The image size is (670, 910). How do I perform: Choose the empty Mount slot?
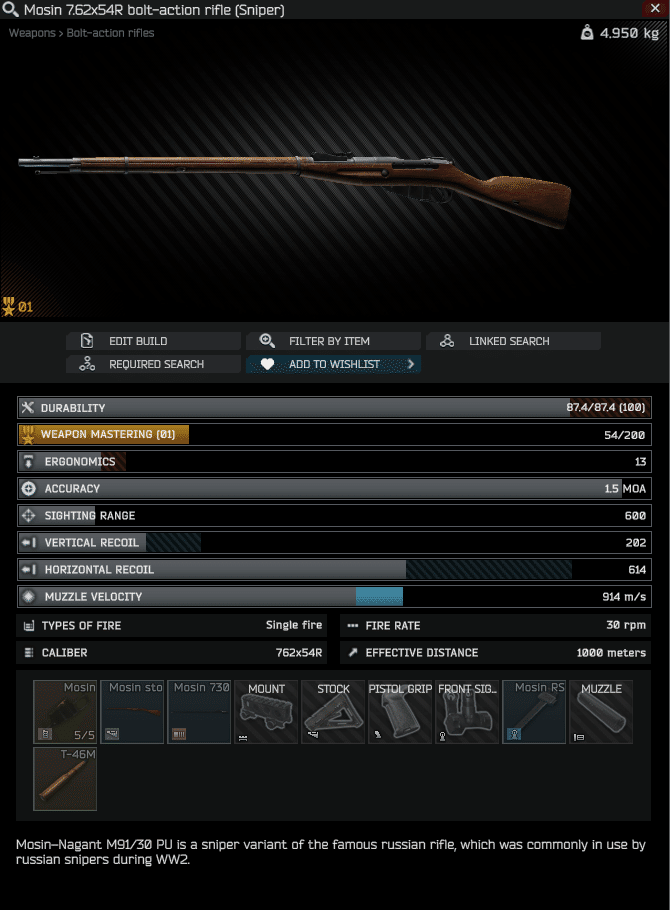(x=266, y=712)
